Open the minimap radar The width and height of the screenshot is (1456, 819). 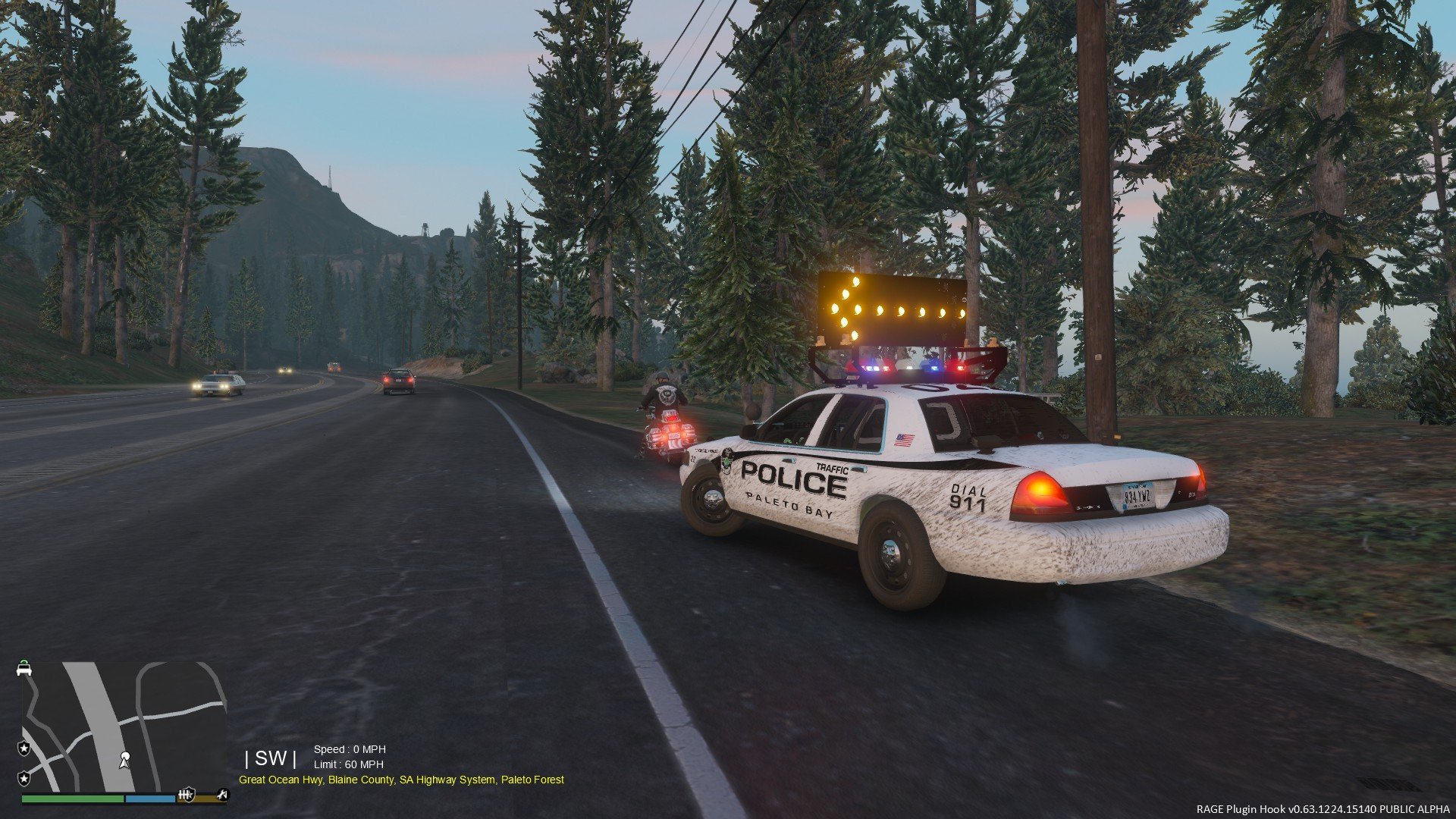[121, 726]
